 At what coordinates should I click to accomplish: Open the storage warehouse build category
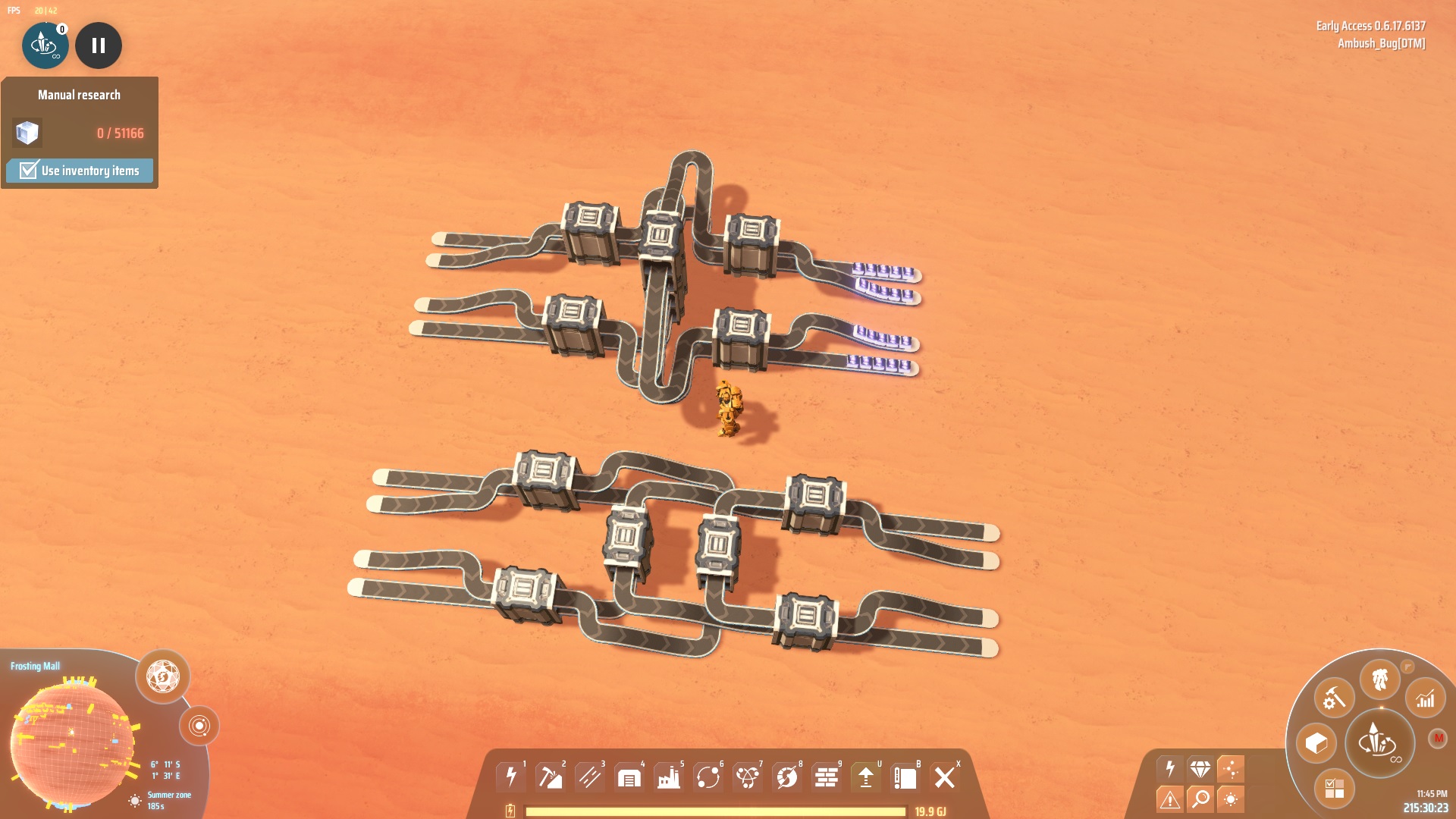pos(629,777)
